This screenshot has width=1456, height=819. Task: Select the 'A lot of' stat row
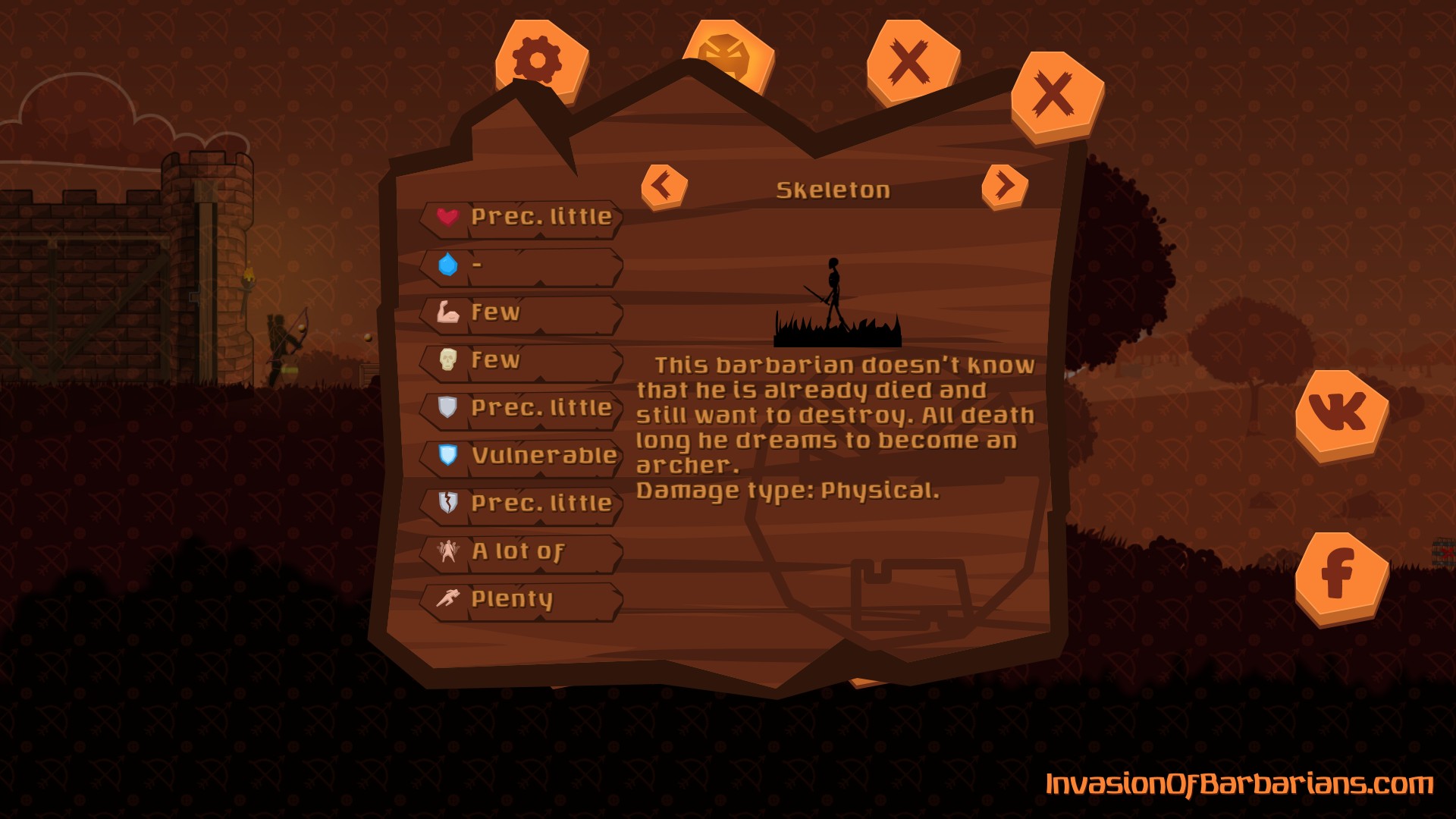click(x=522, y=552)
